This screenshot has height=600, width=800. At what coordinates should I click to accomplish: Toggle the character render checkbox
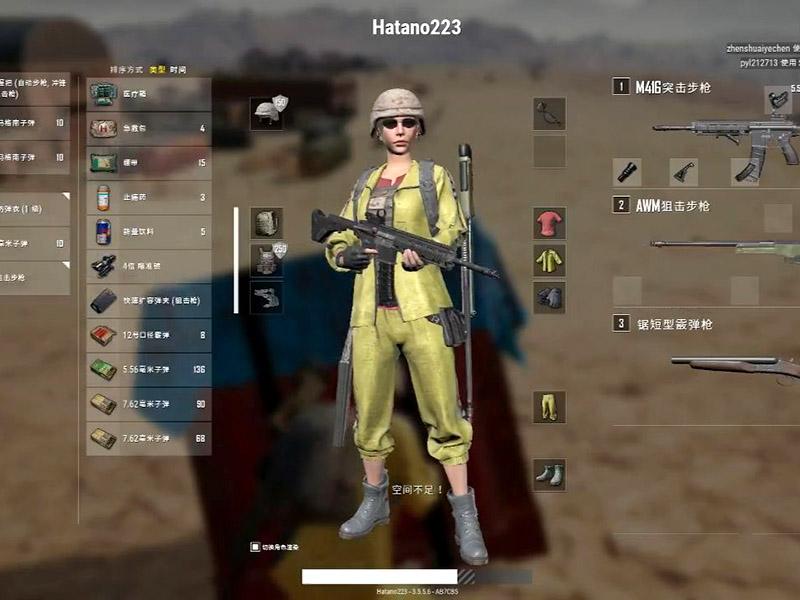(255, 547)
